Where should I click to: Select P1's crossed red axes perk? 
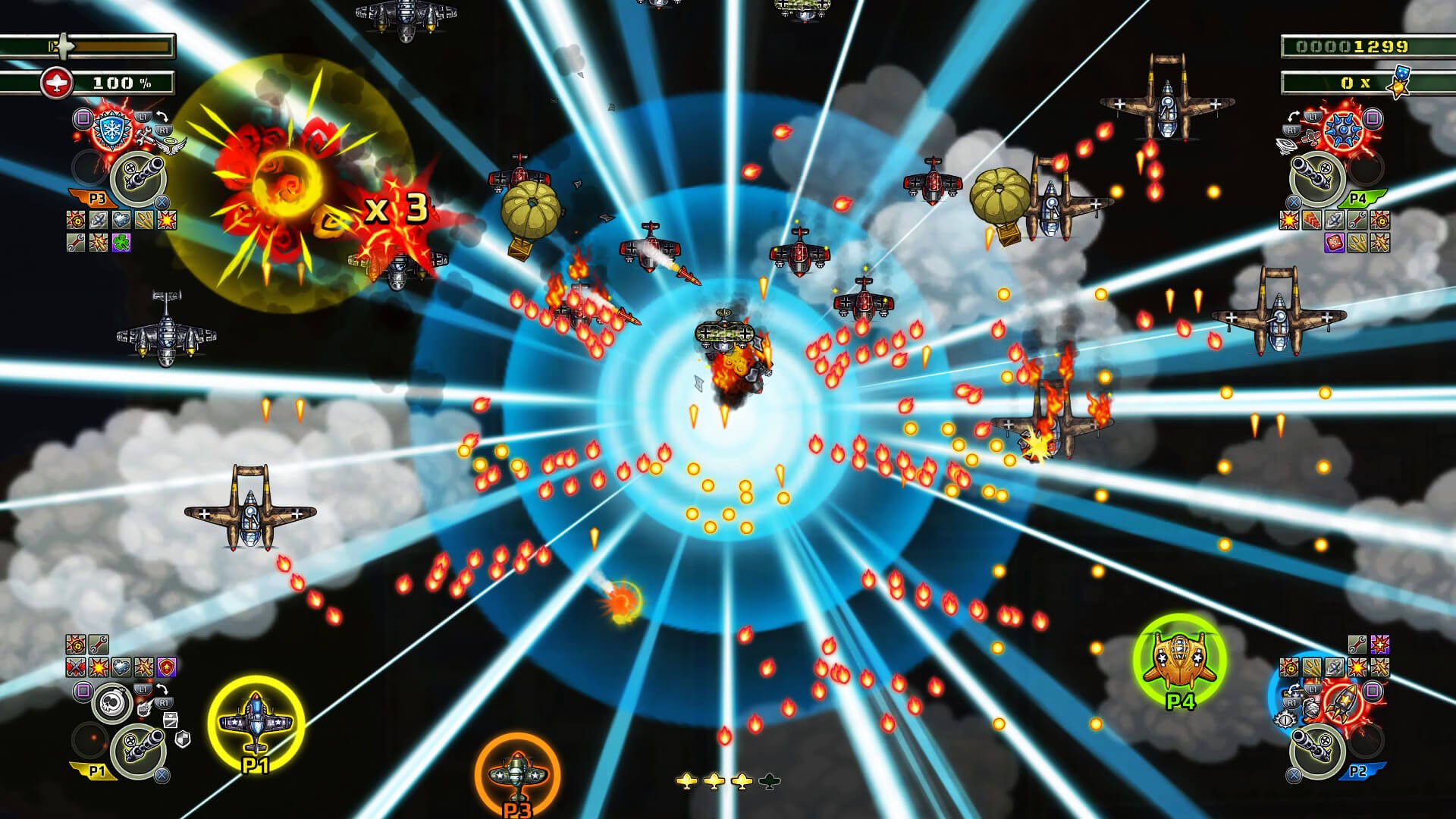76,667
